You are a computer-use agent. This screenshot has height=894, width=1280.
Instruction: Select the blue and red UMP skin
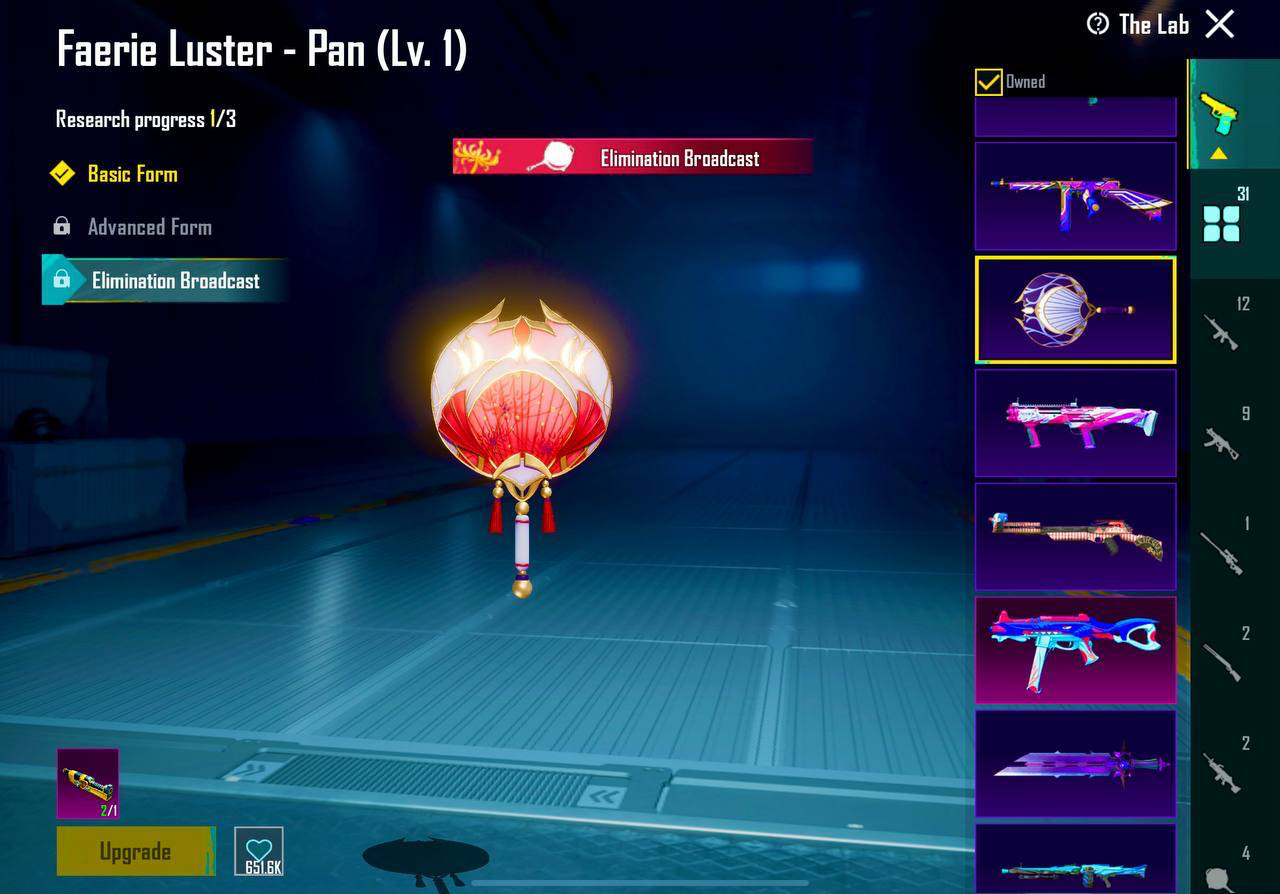click(1075, 650)
